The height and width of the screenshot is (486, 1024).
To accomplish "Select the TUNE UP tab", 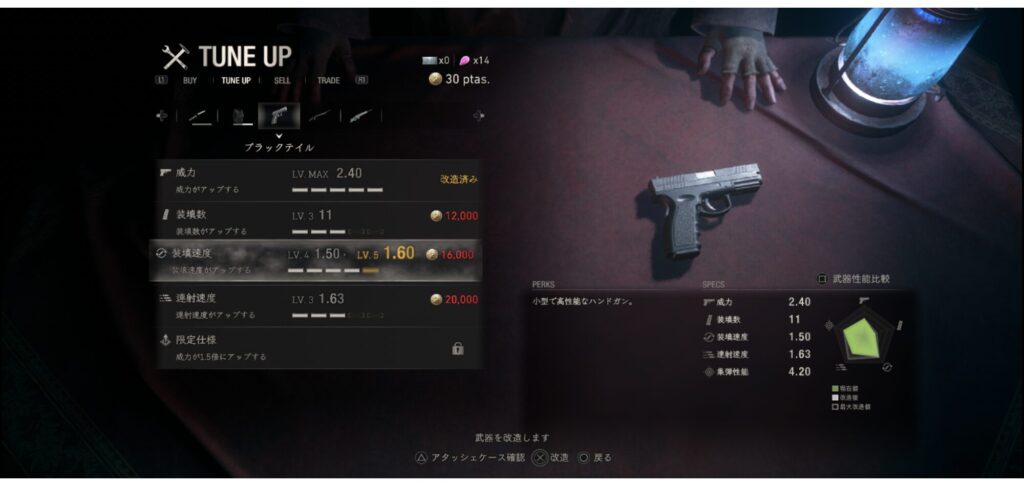I will click(x=236, y=80).
